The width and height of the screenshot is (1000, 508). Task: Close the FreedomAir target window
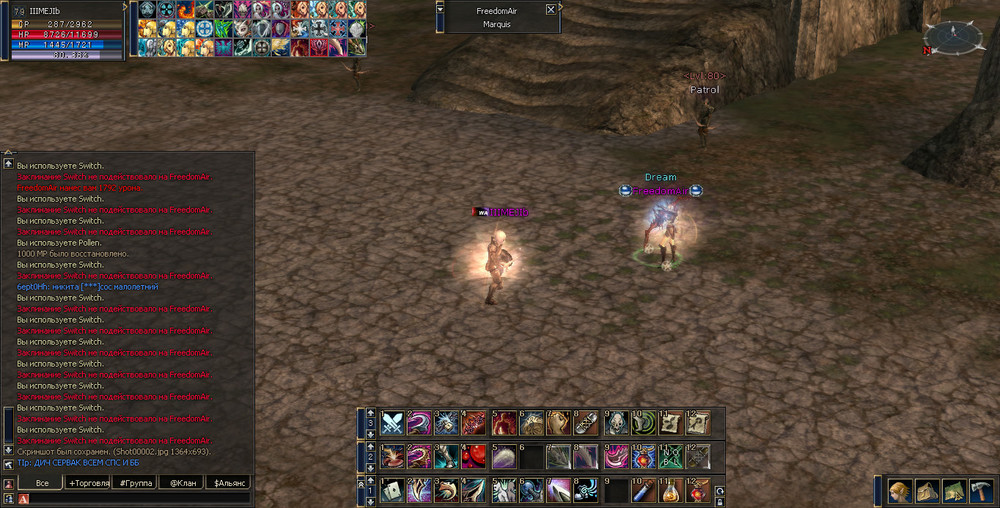tap(550, 10)
